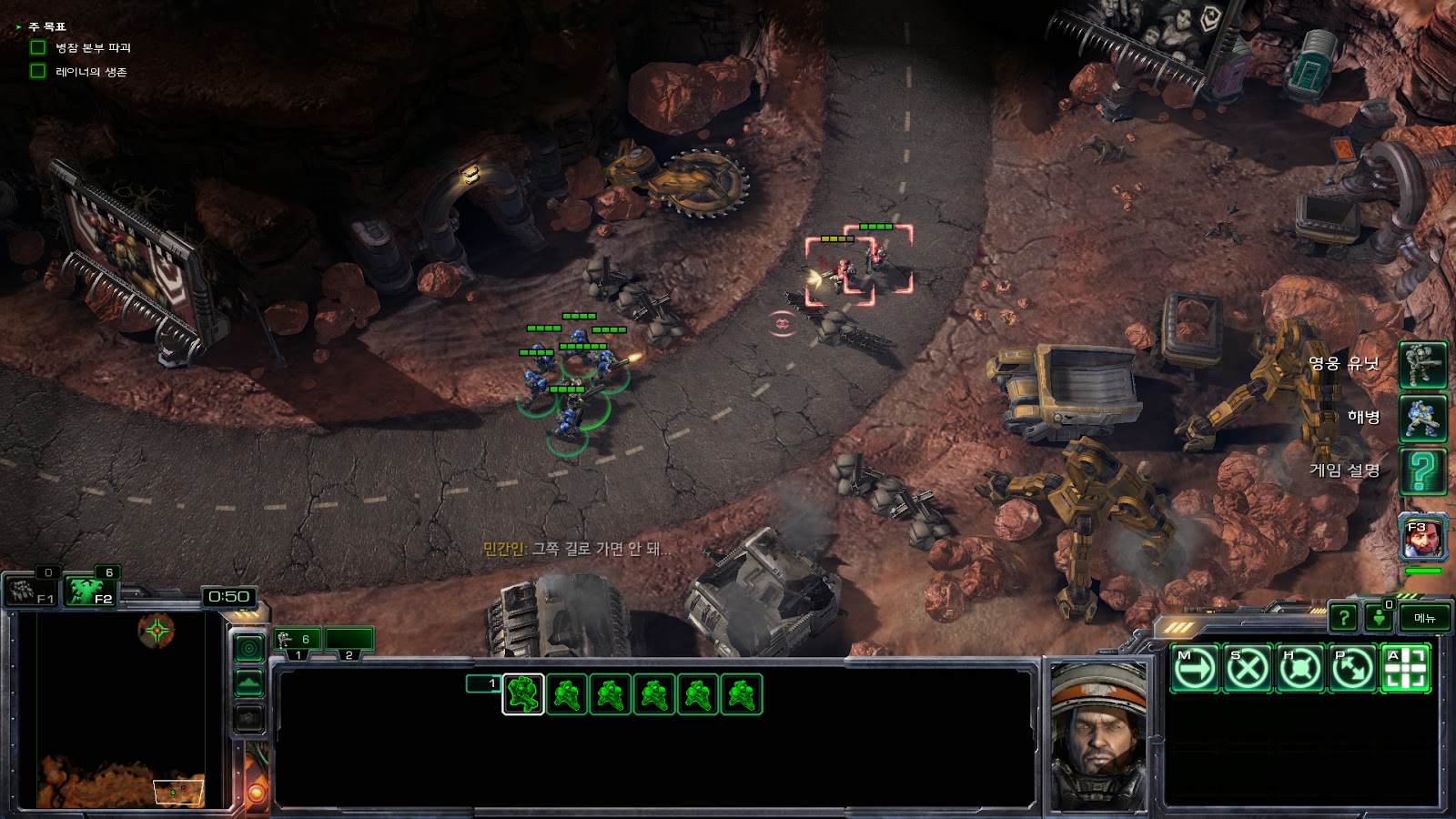Activate the minimap ping button
Viewport: 1456px width, 819px height.
(249, 648)
